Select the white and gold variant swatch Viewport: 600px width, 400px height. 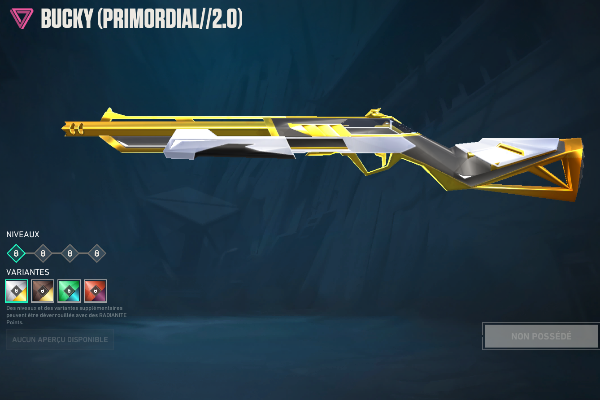click(x=16, y=291)
